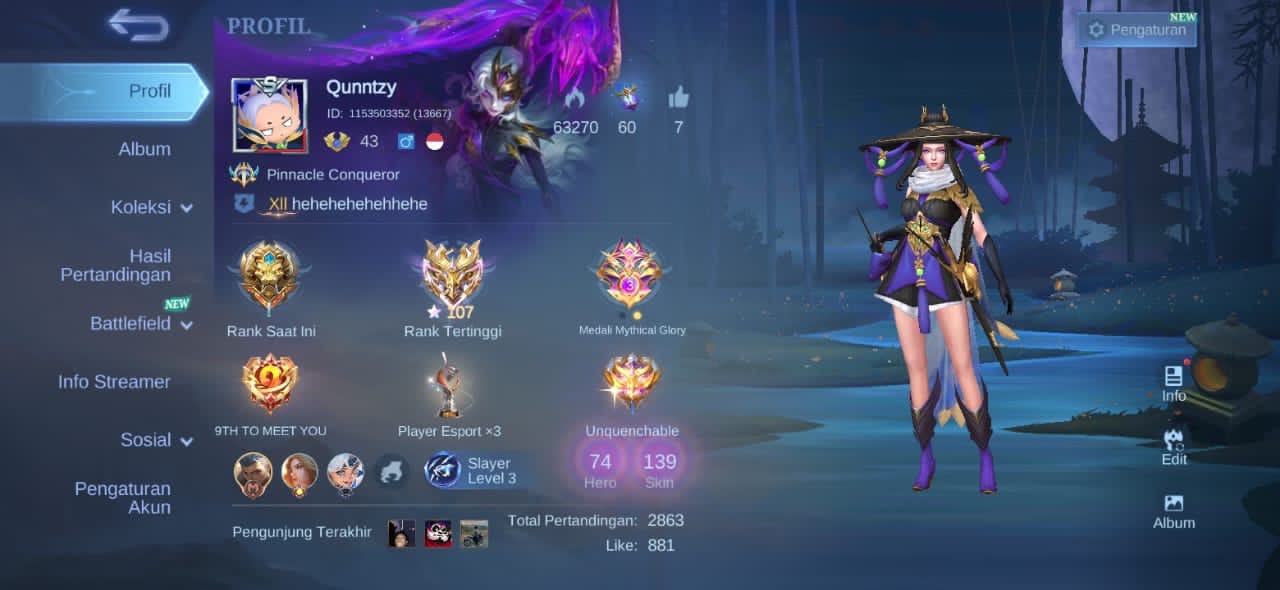Go back using the return arrow
Viewport: 1280px width, 590px height.
(138, 24)
